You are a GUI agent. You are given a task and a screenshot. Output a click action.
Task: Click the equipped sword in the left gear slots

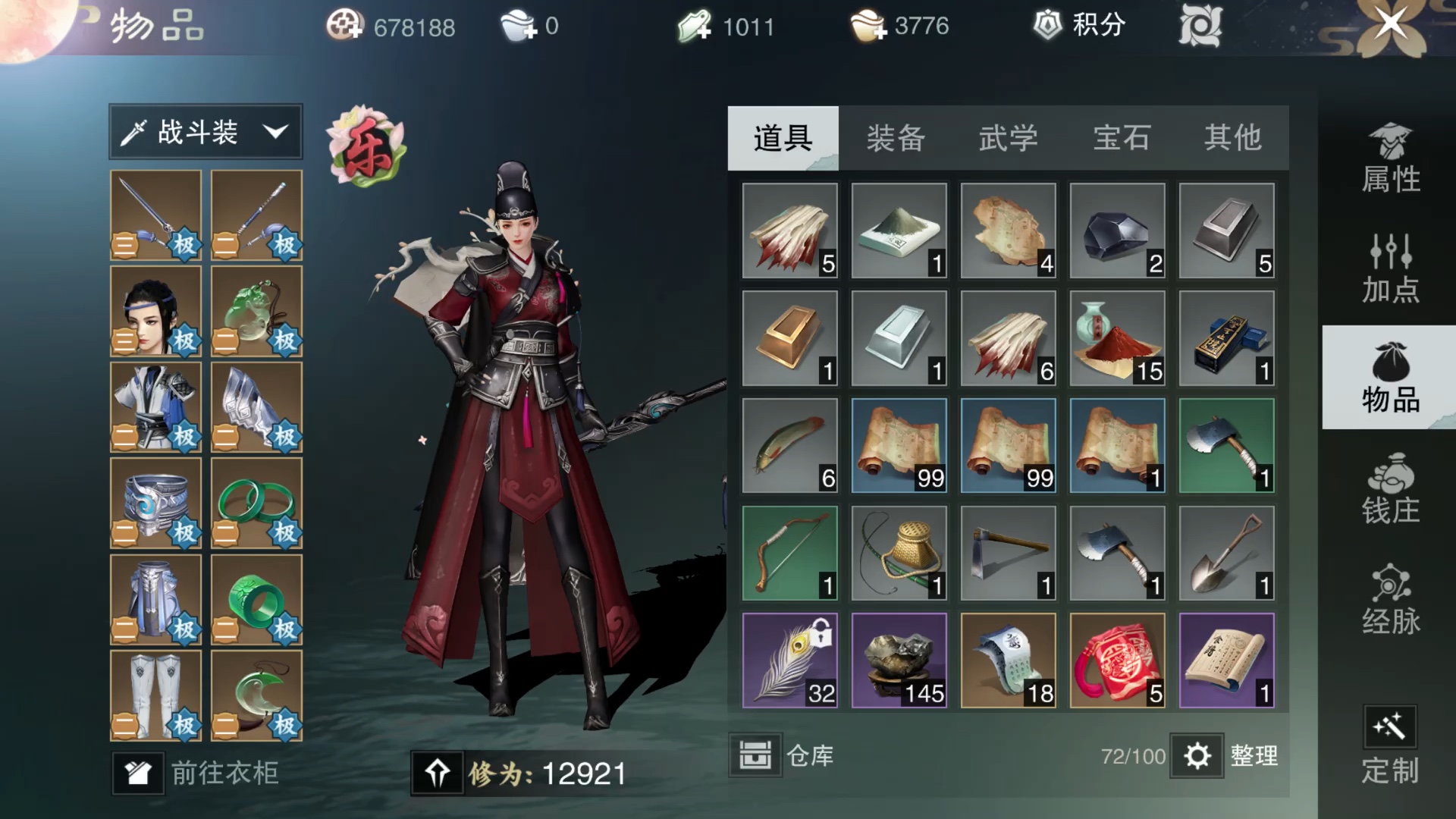point(155,216)
